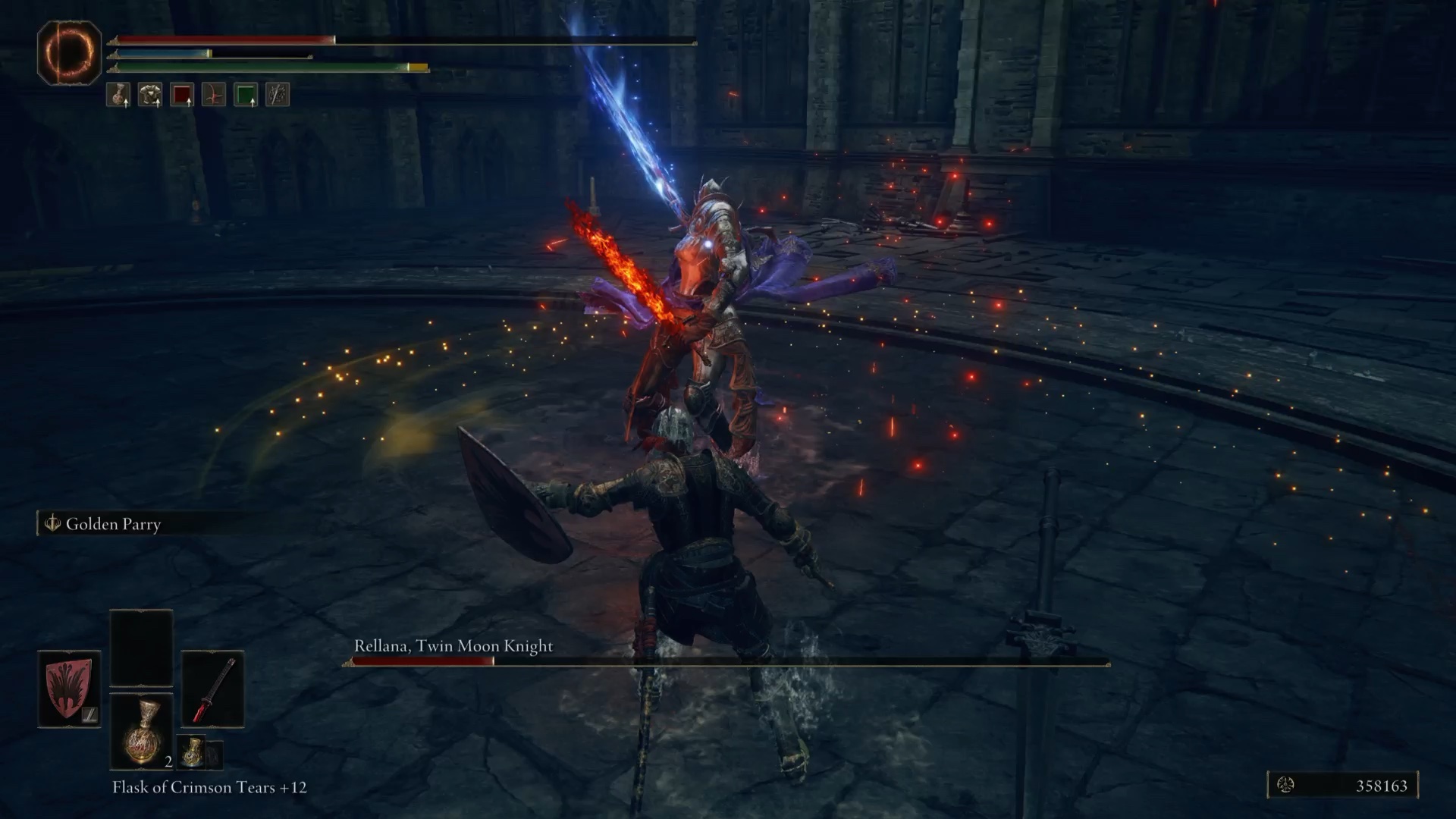Click the red bow-shaped status icon
The height and width of the screenshot is (819, 1456).
[x=214, y=95]
